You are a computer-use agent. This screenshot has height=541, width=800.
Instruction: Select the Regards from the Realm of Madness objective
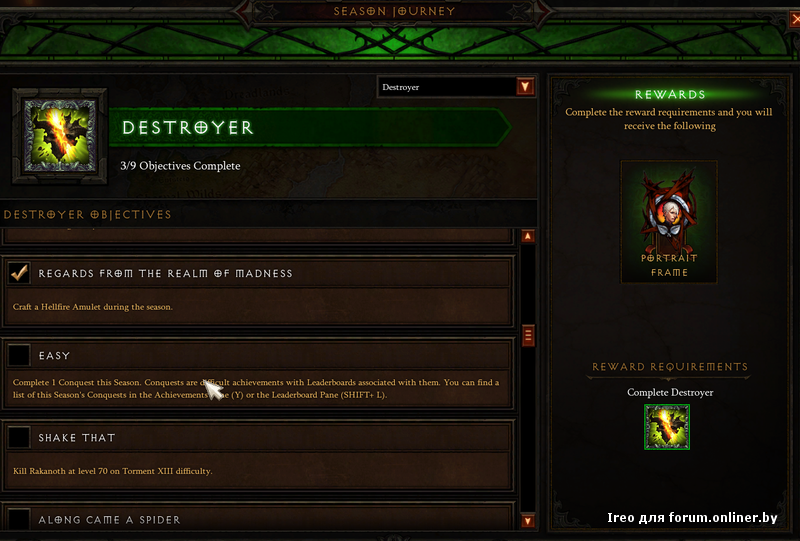pos(165,273)
